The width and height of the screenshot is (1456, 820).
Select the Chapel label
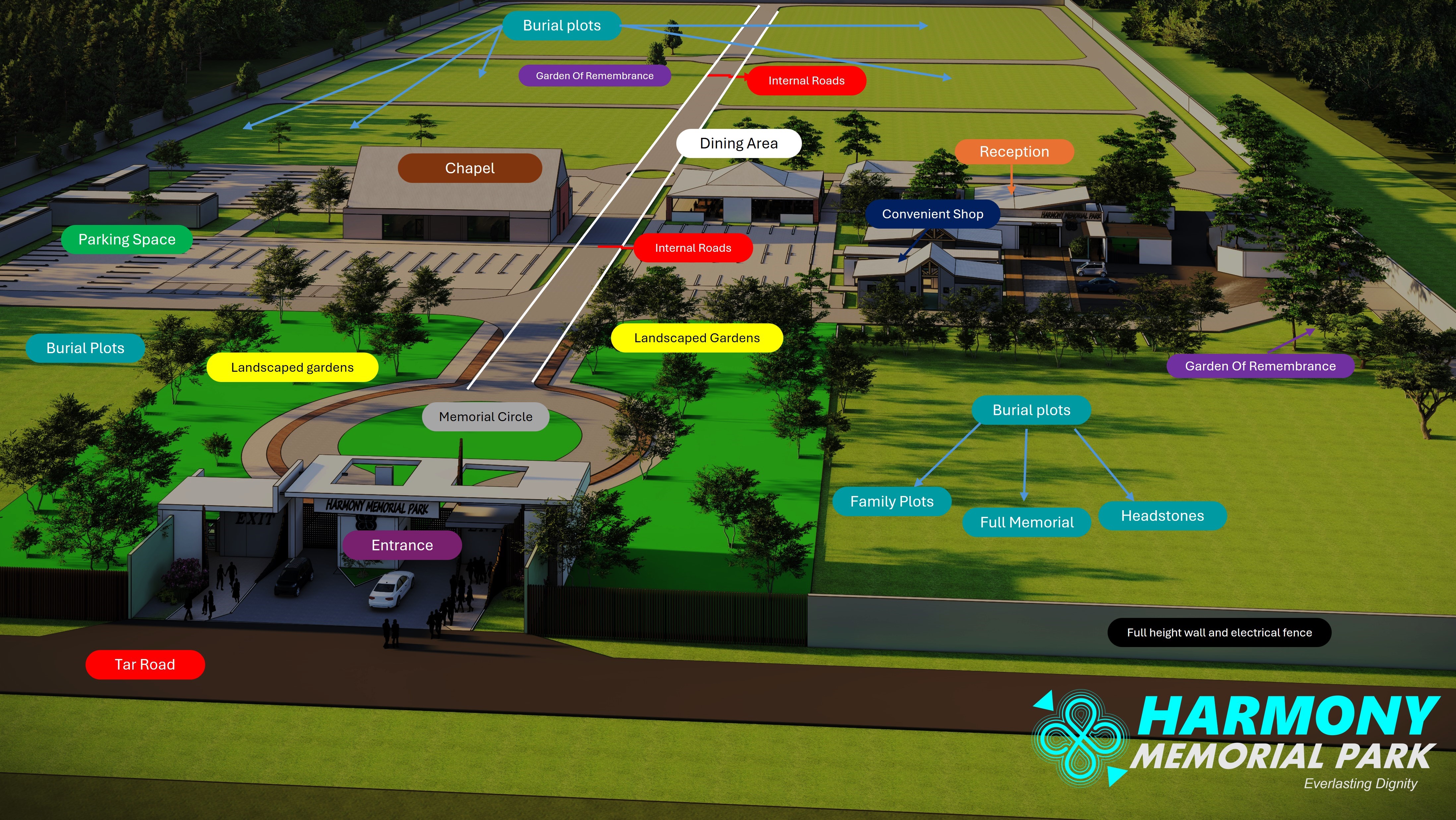[470, 168]
